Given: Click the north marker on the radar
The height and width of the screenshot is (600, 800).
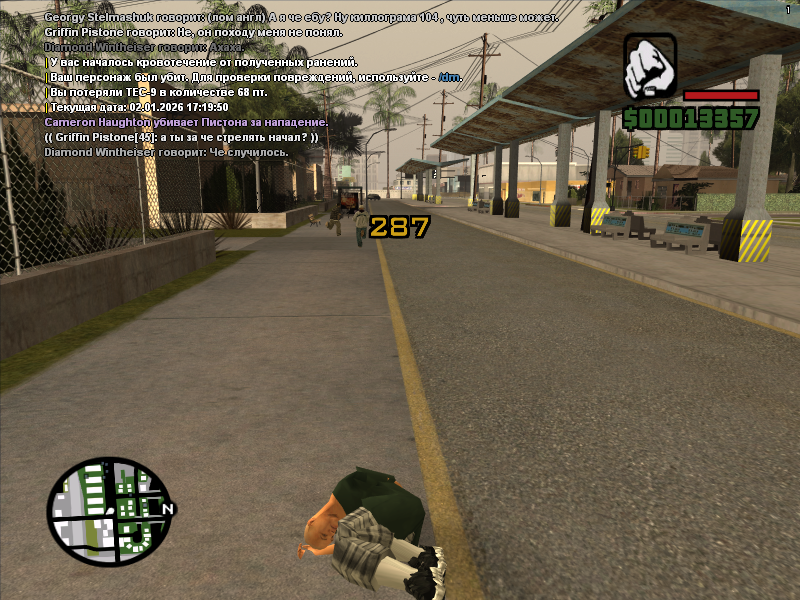Looking at the screenshot, I should point(168,510).
